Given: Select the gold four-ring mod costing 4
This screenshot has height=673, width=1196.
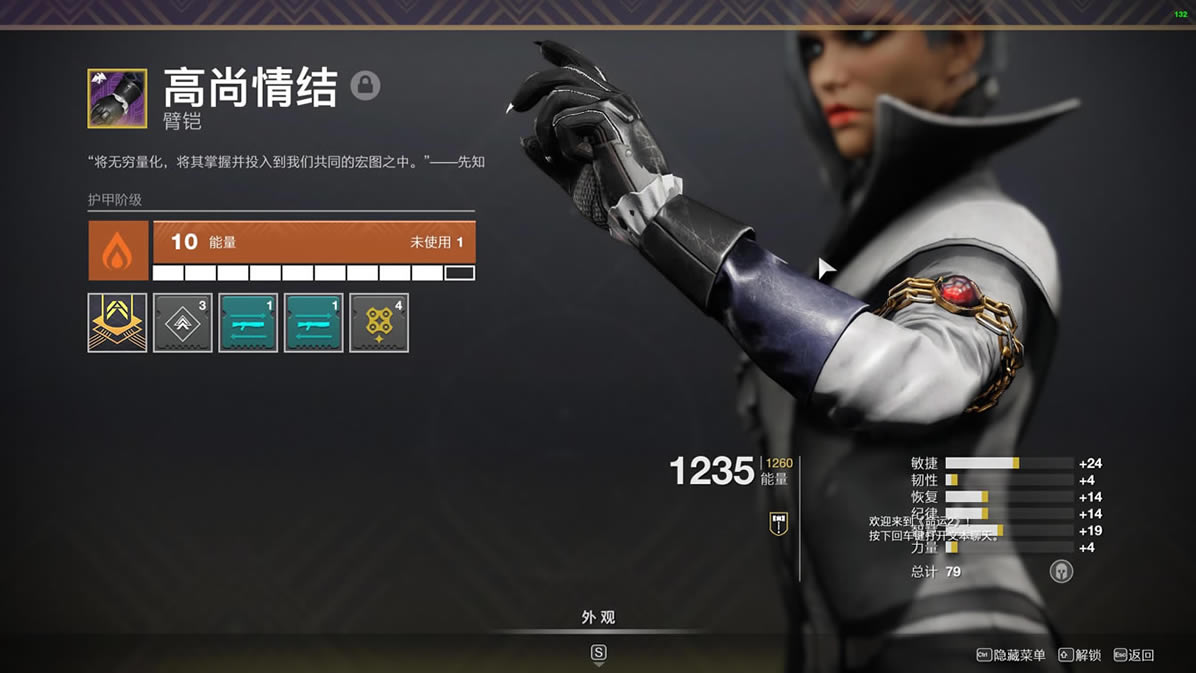Looking at the screenshot, I should coord(378,322).
